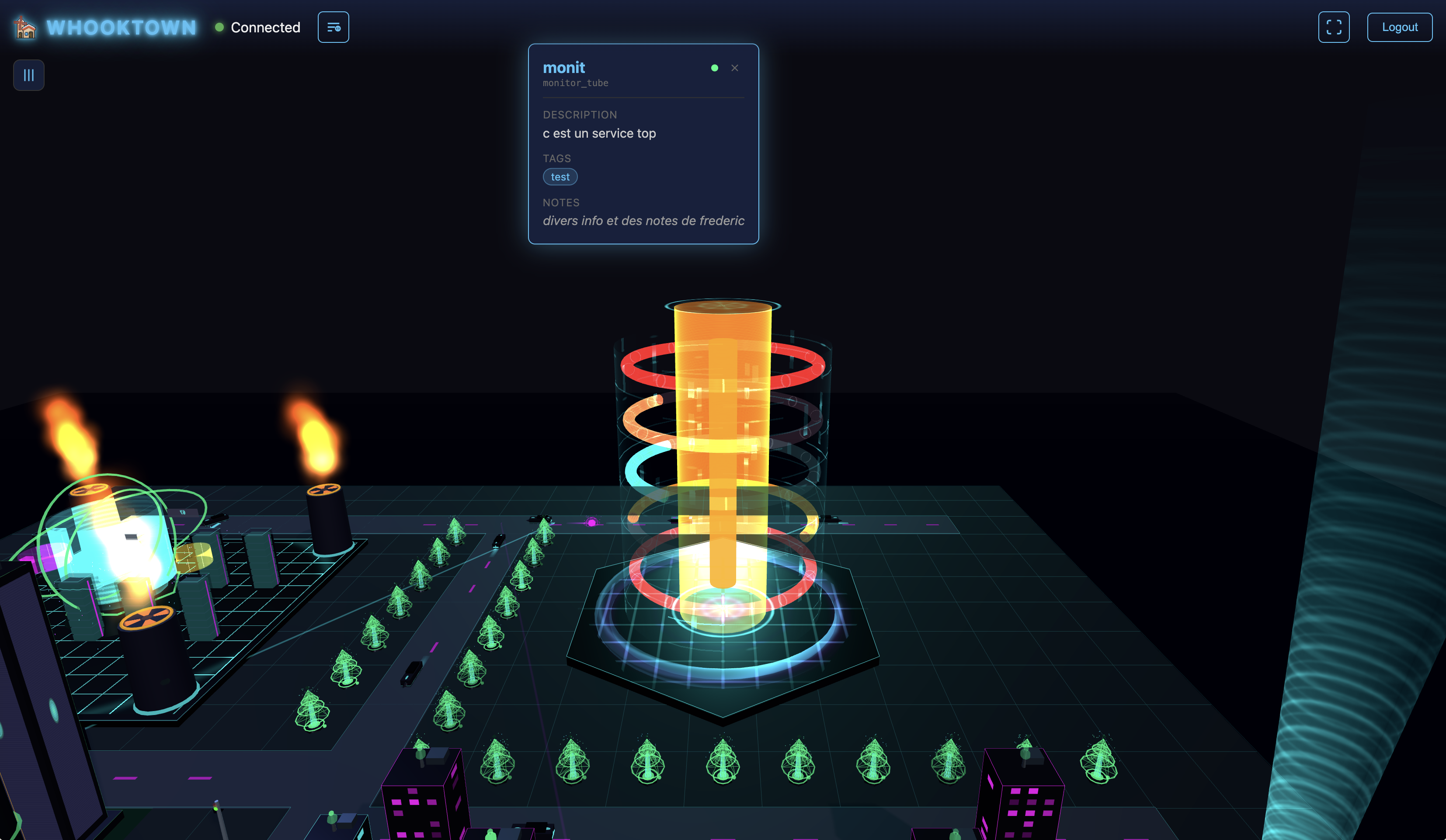The image size is (1446, 840).
Task: Open the filter list button beside Connected
Action: coord(334,27)
